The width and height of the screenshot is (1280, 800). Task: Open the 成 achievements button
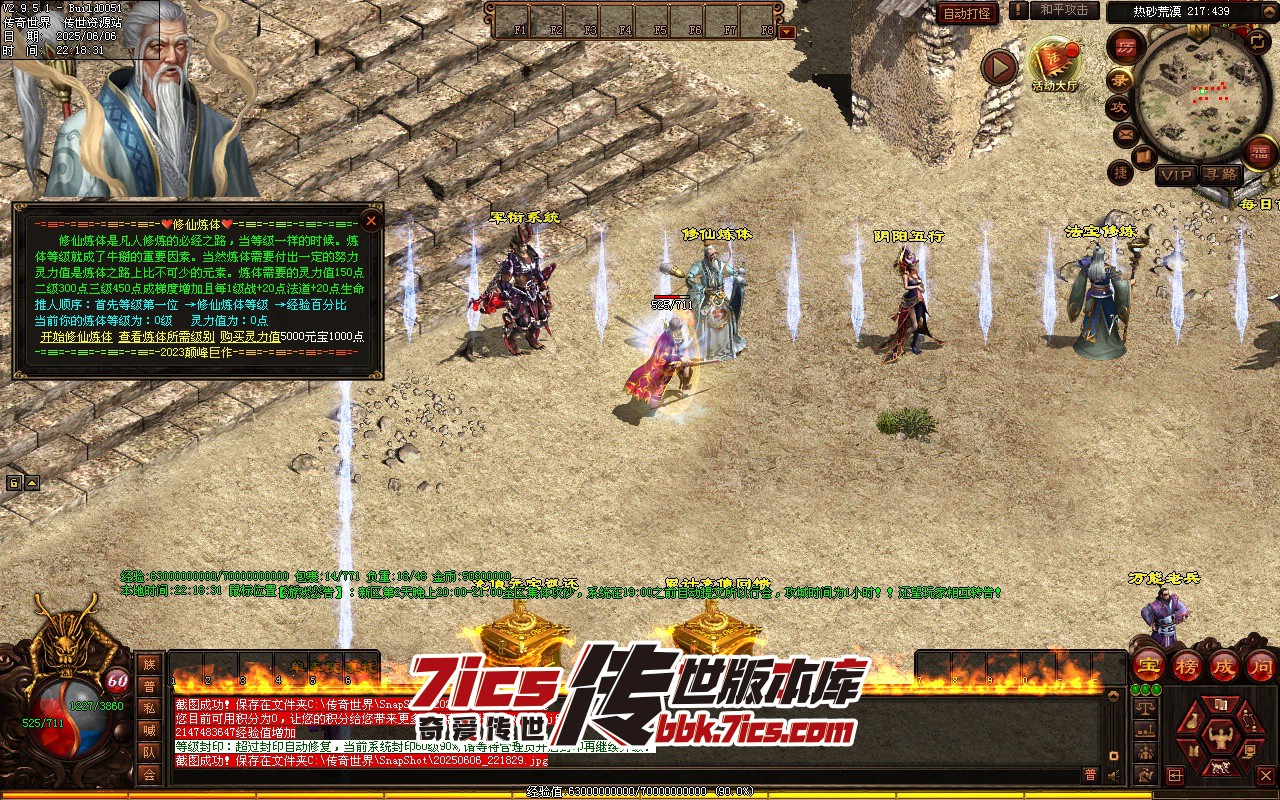[x=1224, y=665]
